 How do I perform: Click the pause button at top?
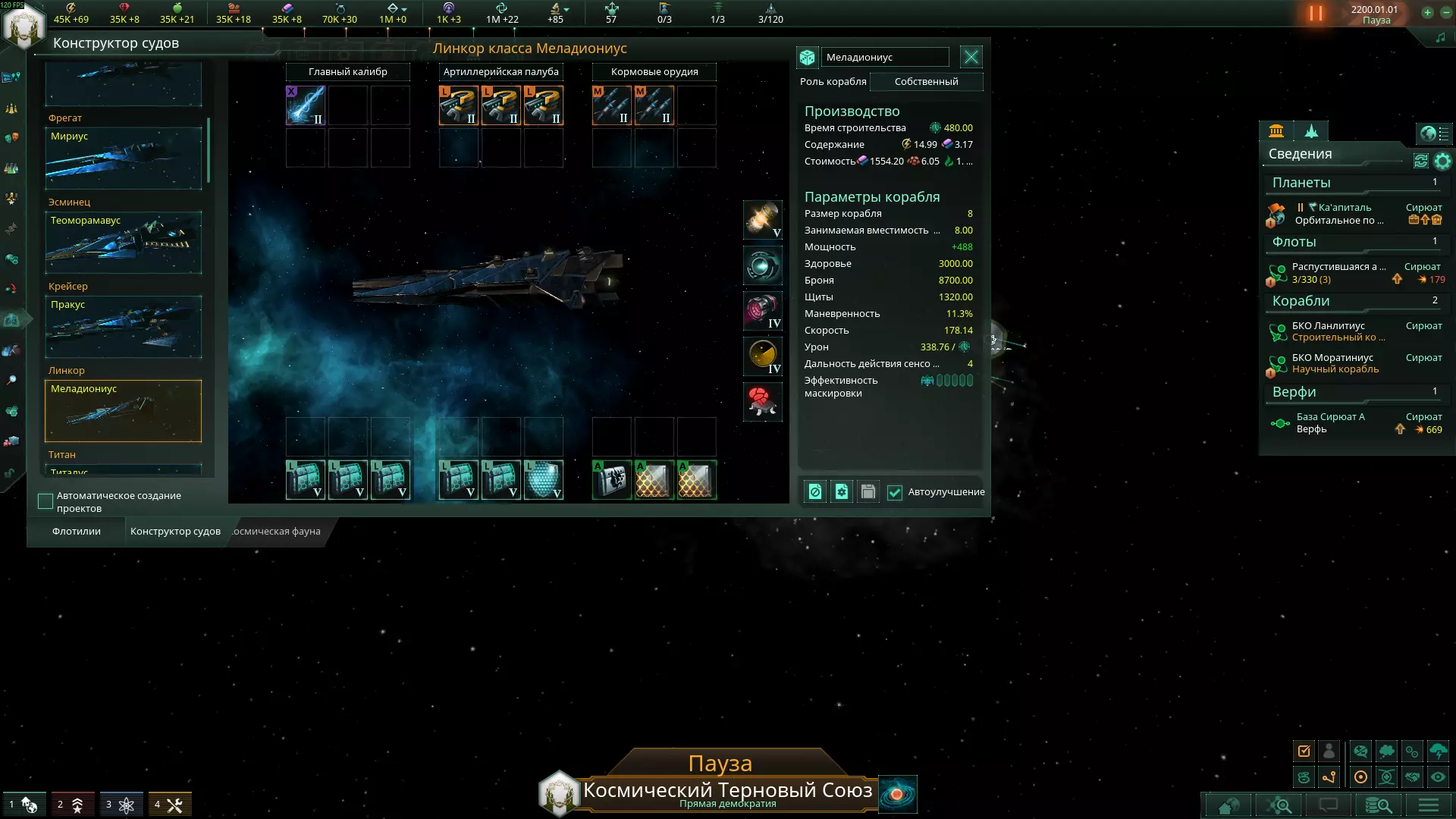[1316, 14]
